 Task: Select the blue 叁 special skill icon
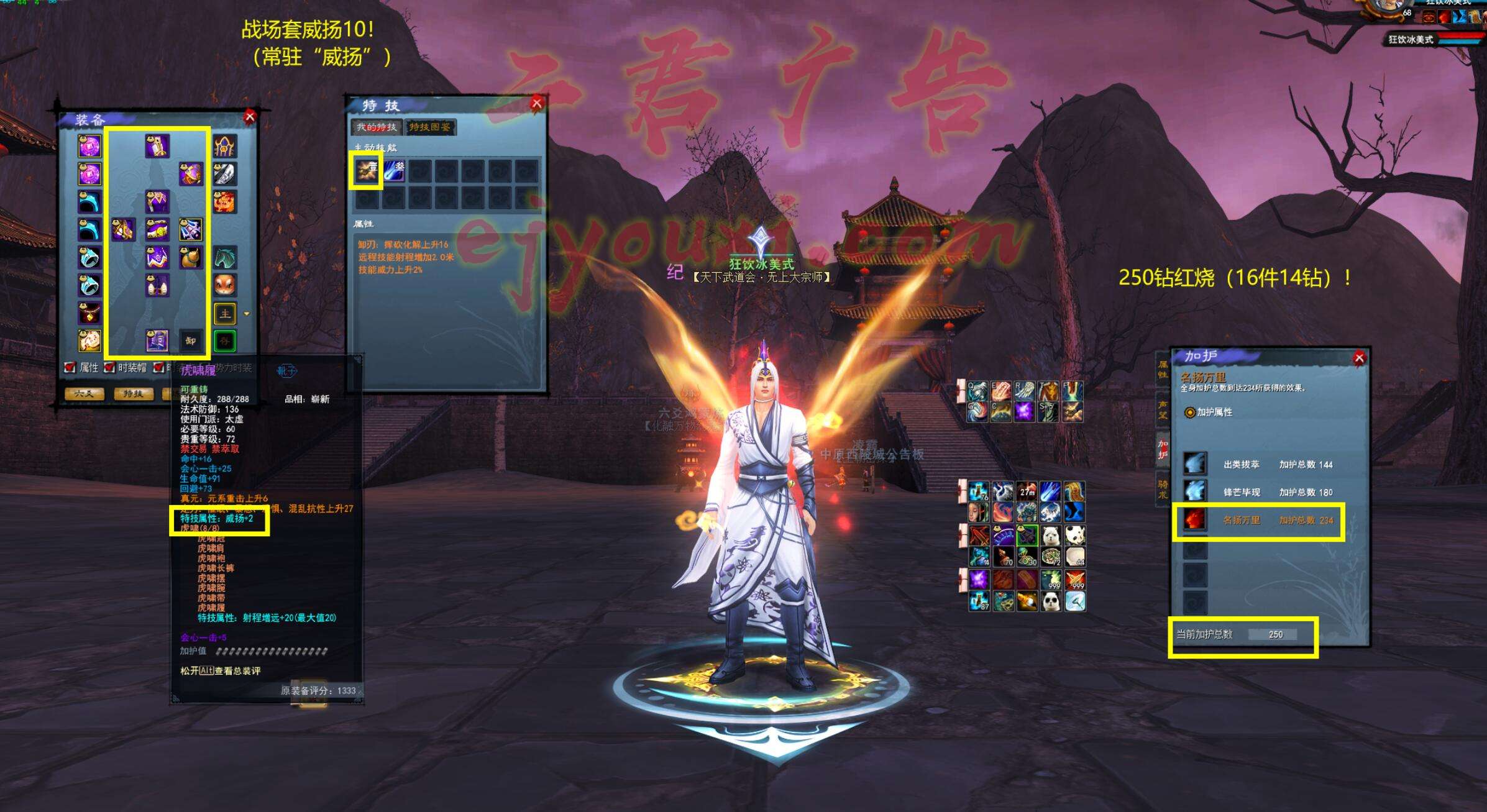tap(394, 170)
